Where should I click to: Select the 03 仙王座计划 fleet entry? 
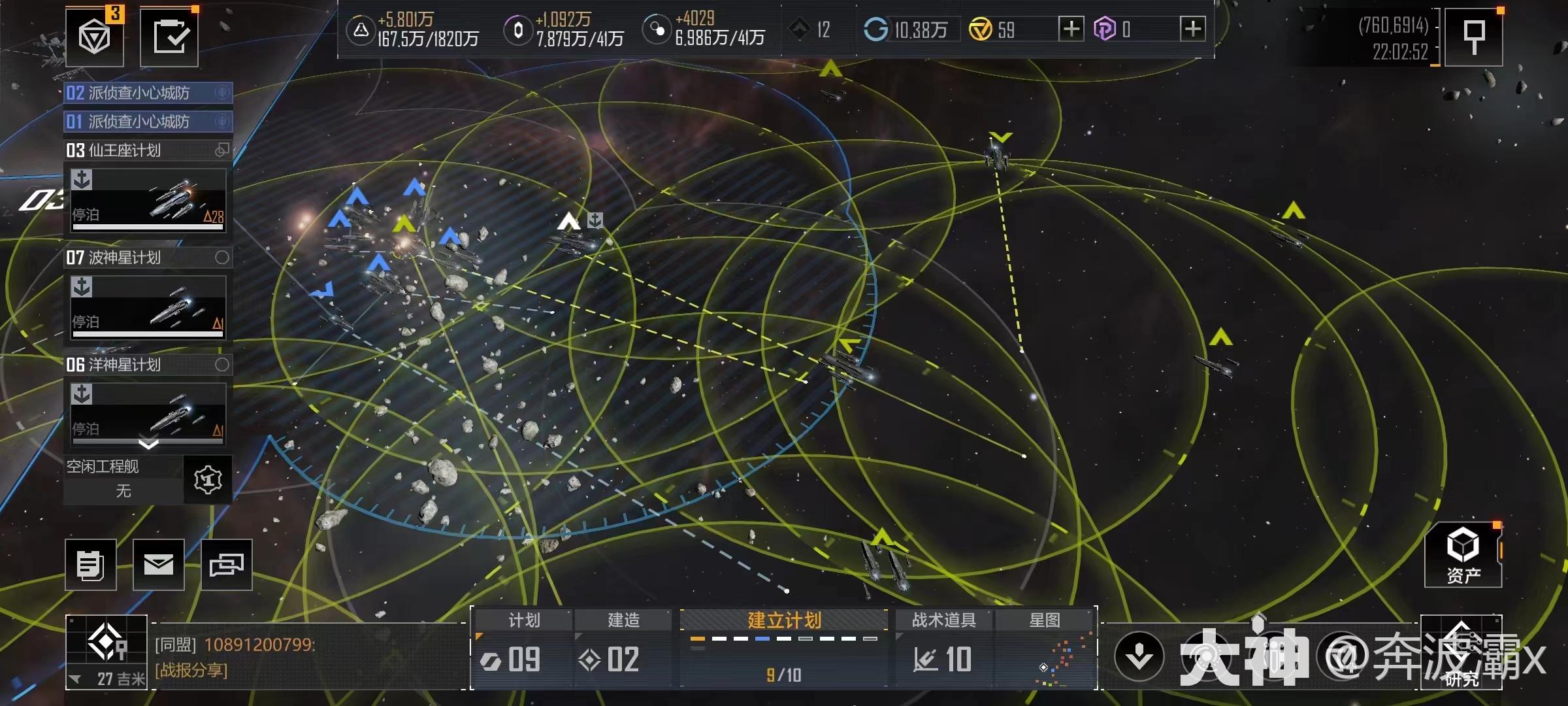point(148,150)
